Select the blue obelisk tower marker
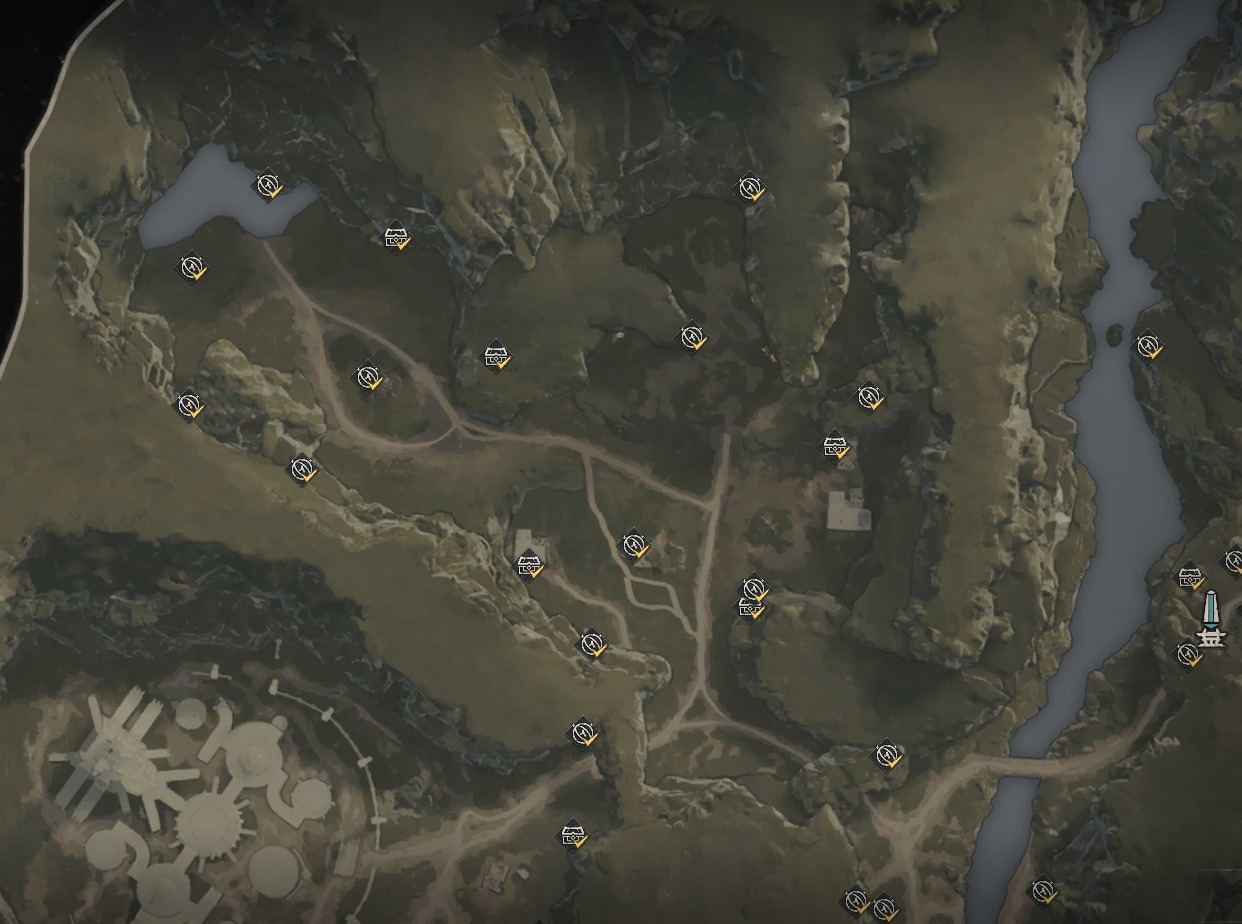Screen dimensions: 1242x924 click(1210, 620)
